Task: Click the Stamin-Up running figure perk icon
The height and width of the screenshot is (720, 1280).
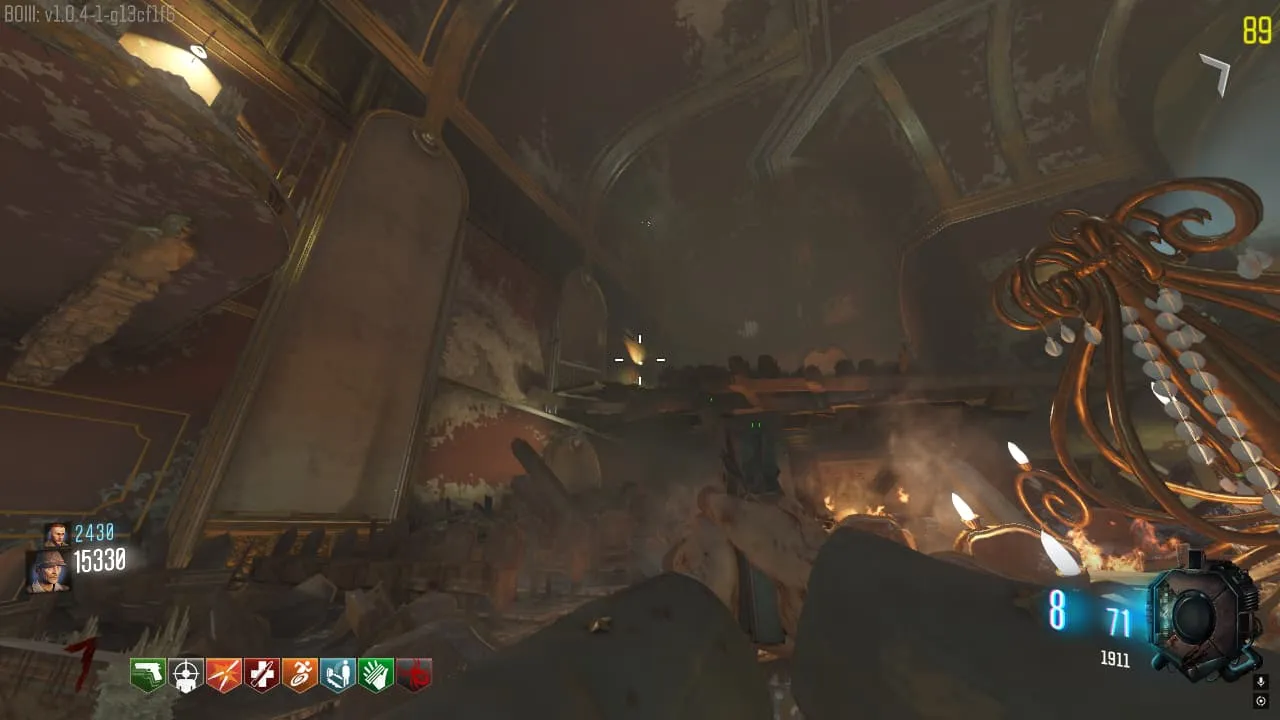Action: click(x=300, y=675)
